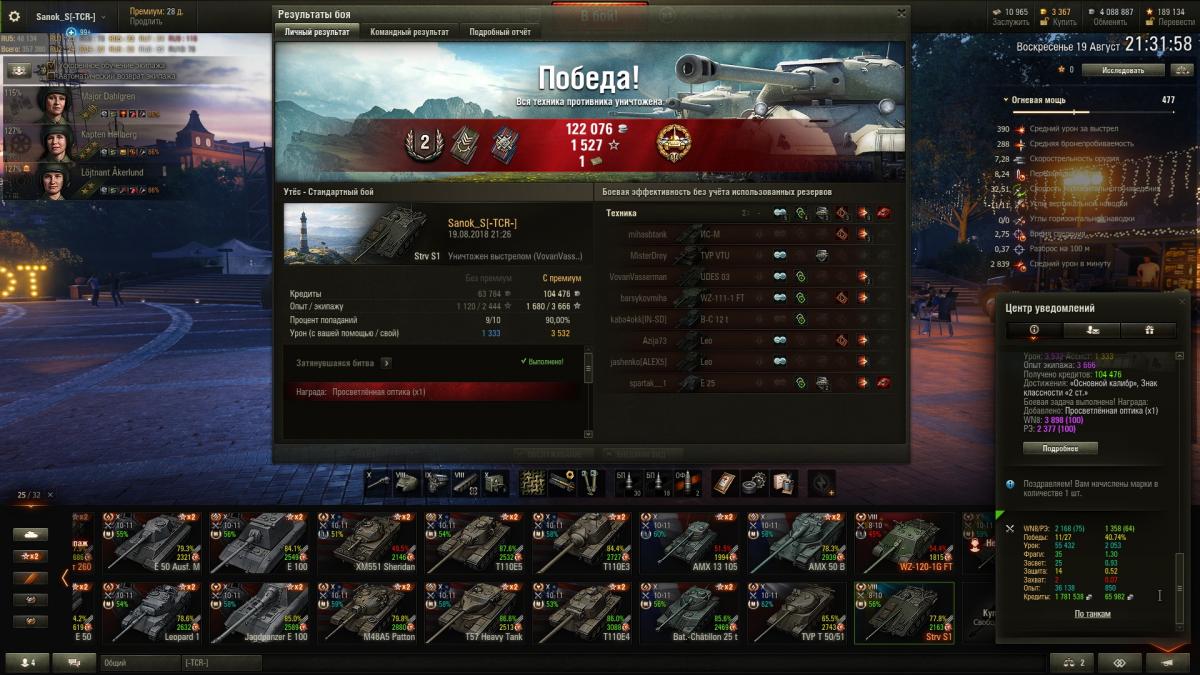
Task: Open the settings gear menu
Action: coord(14,17)
